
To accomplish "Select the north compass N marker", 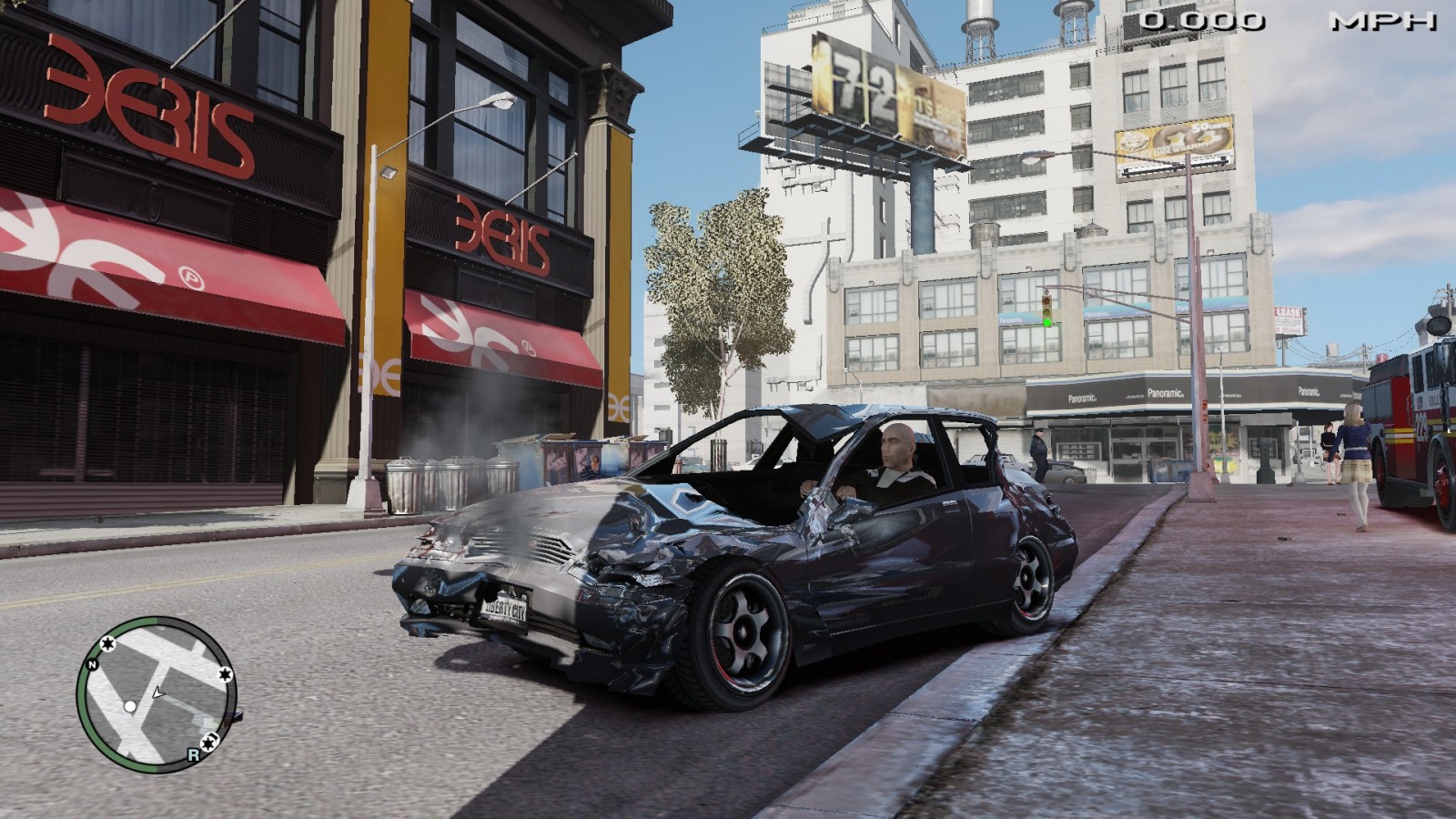I will 93,665.
